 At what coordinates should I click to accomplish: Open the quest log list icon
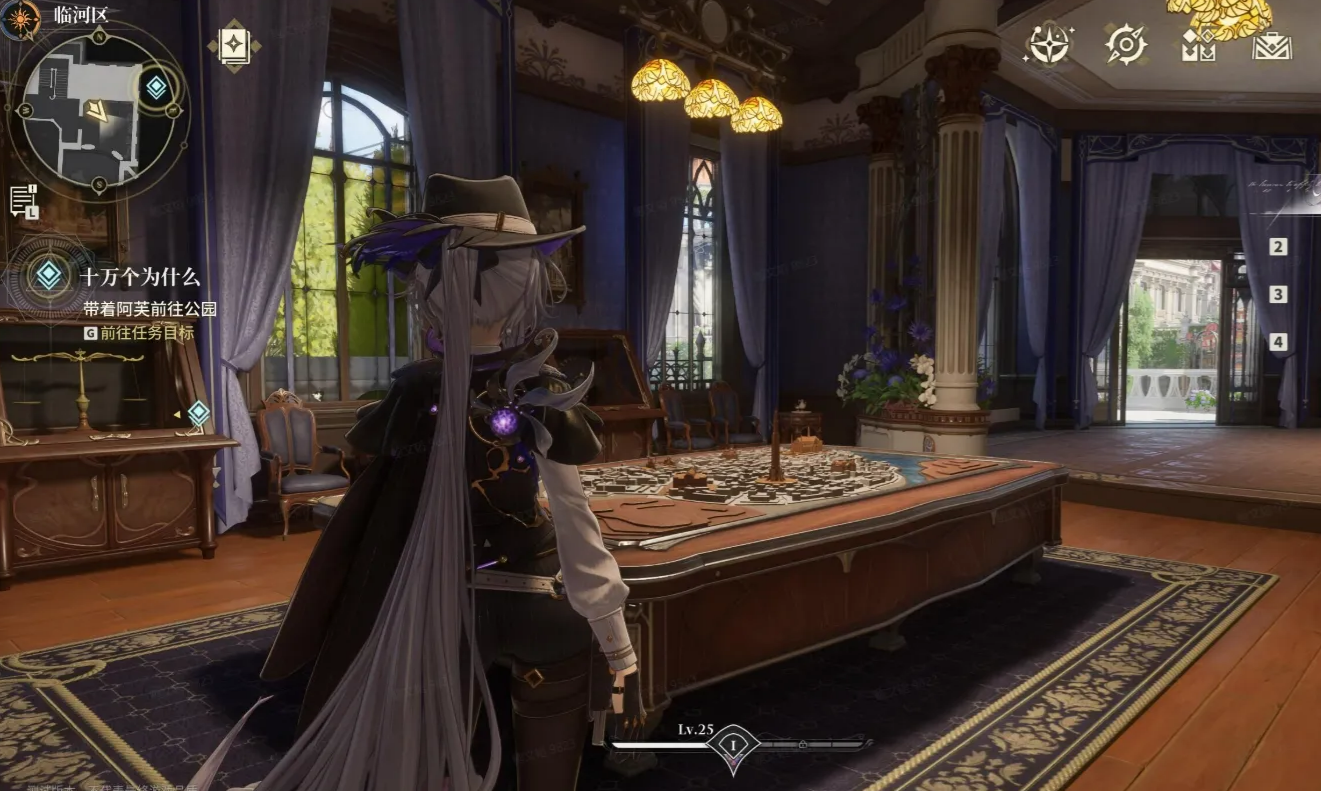(x=24, y=200)
